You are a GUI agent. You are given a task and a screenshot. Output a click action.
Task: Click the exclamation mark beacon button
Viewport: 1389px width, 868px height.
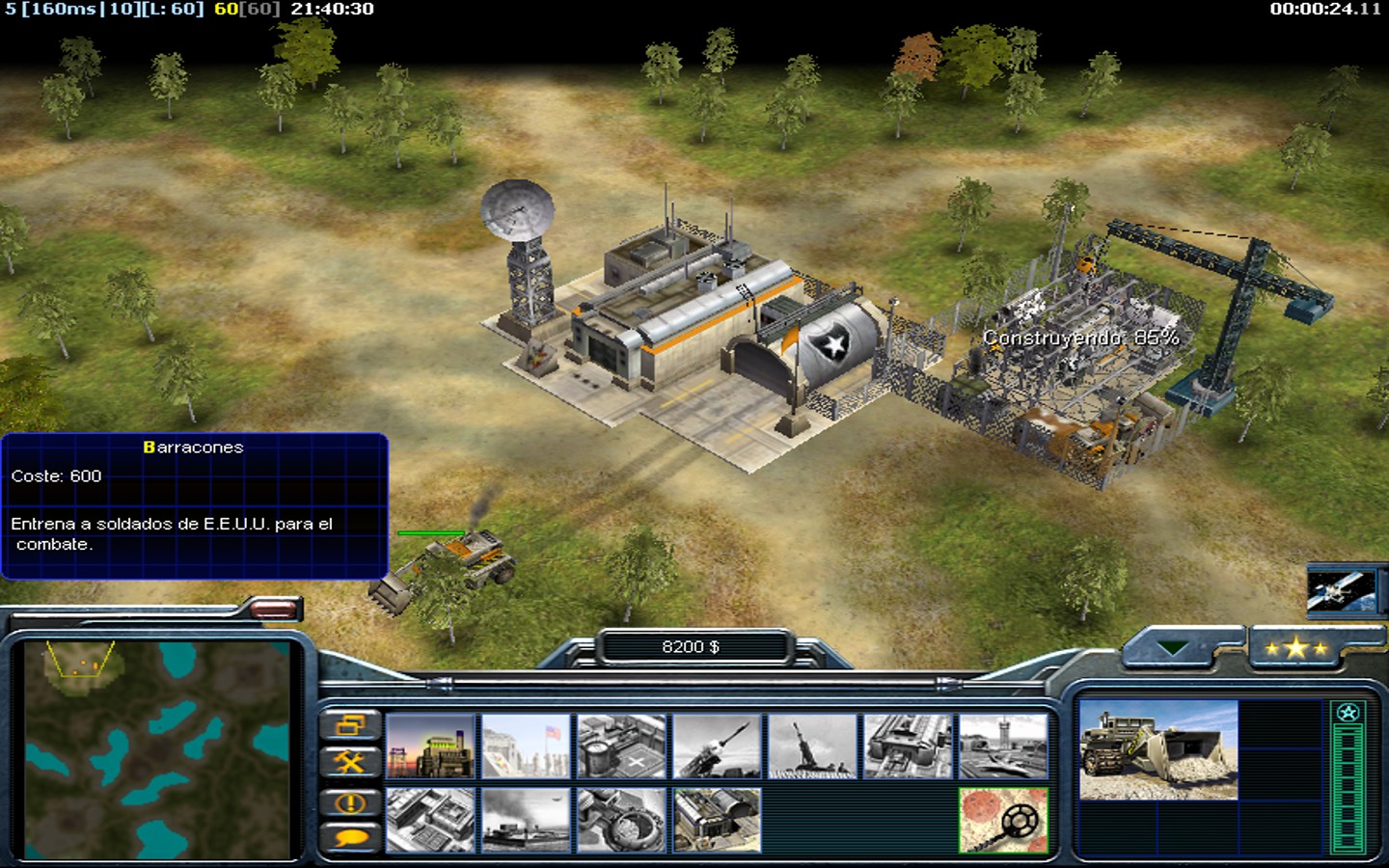pyautogui.click(x=349, y=802)
